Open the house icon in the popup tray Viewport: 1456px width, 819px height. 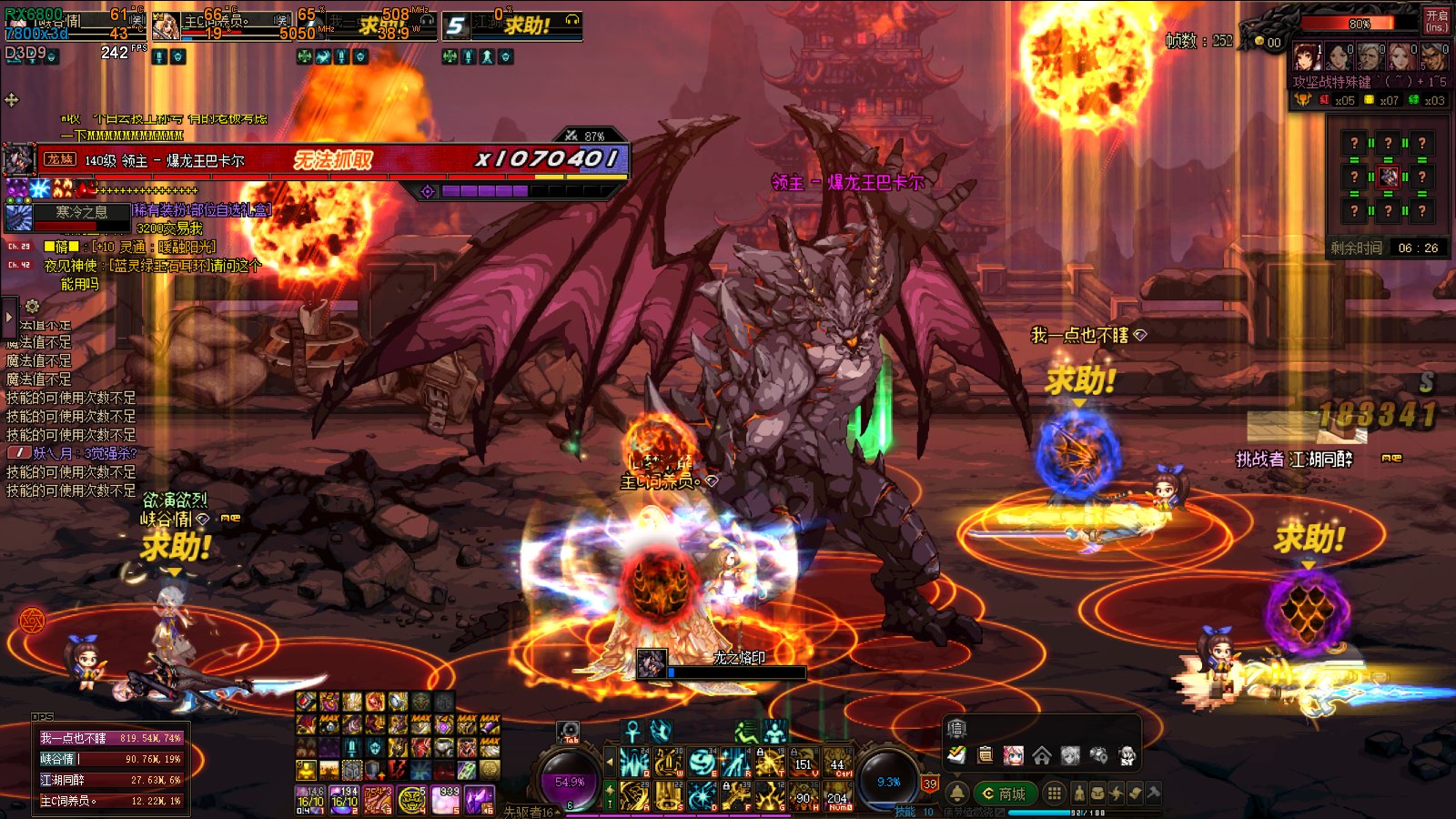coord(1042,755)
